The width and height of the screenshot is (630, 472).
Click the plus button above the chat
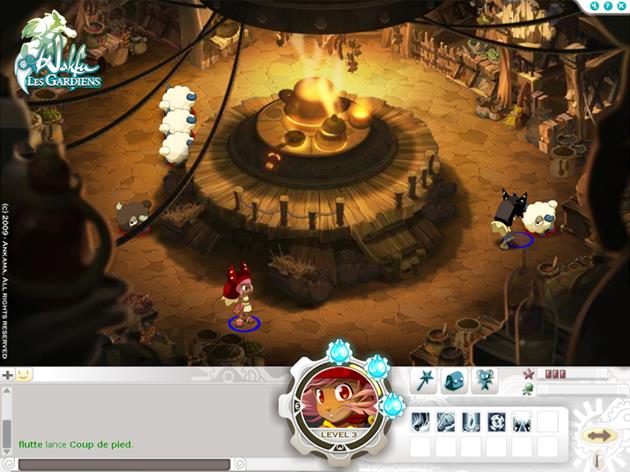click(7, 375)
